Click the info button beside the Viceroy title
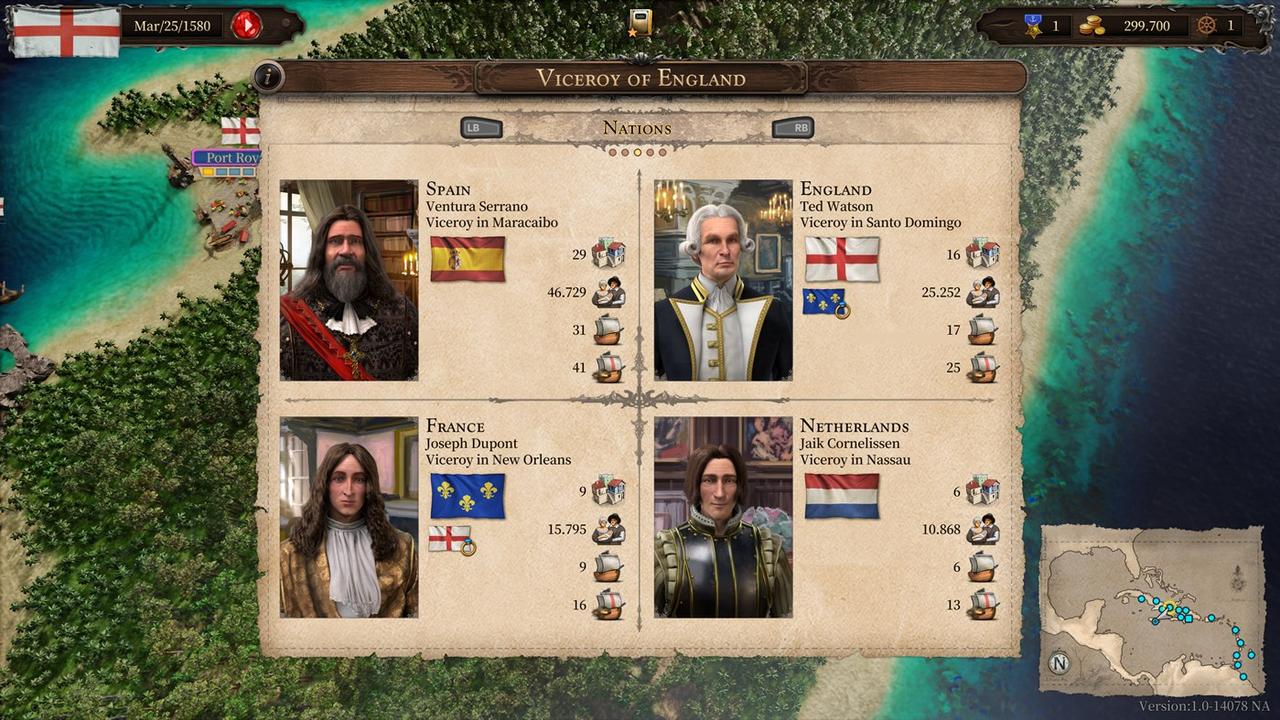1280x720 pixels. coord(268,78)
